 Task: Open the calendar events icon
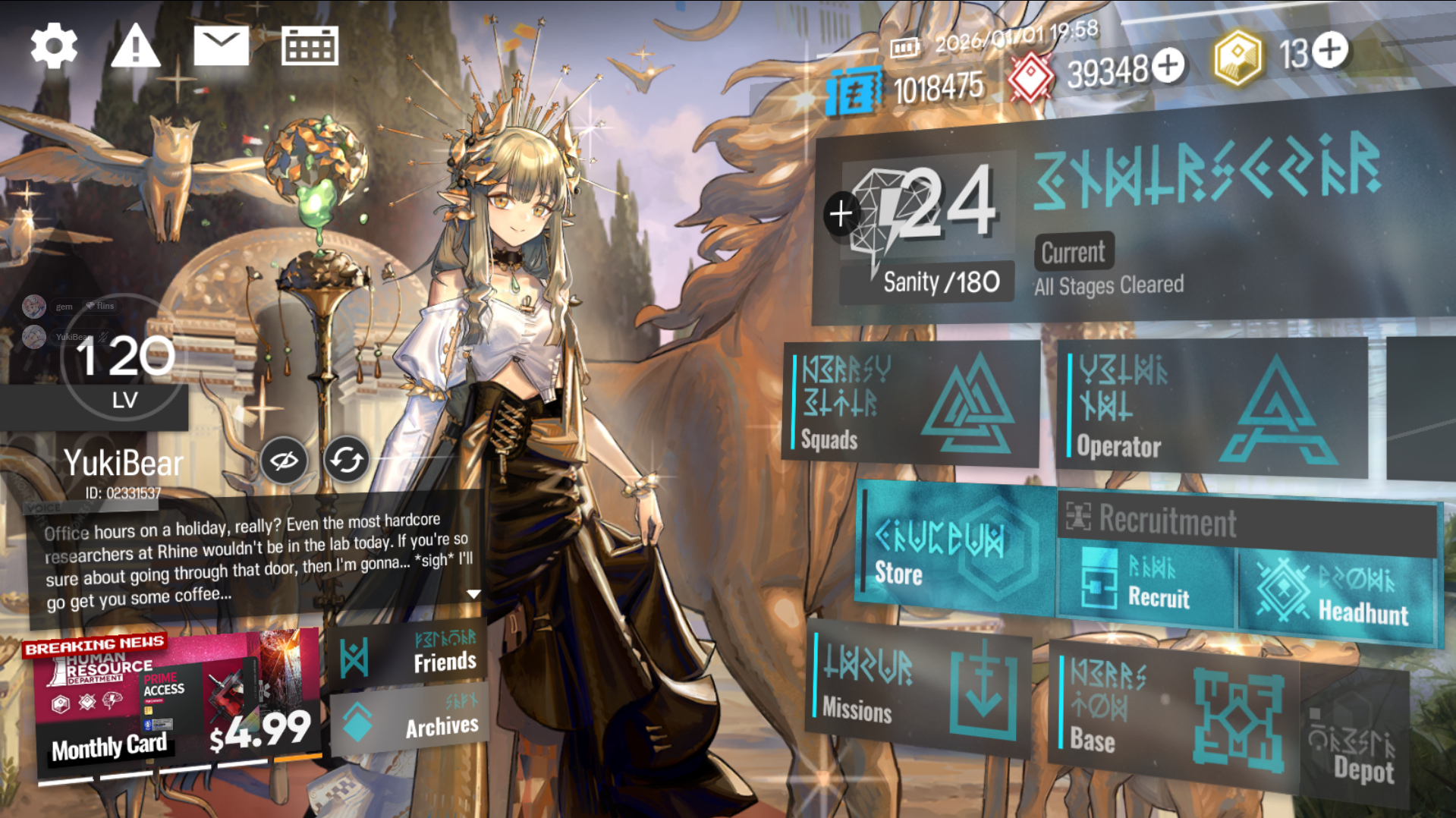[310, 46]
